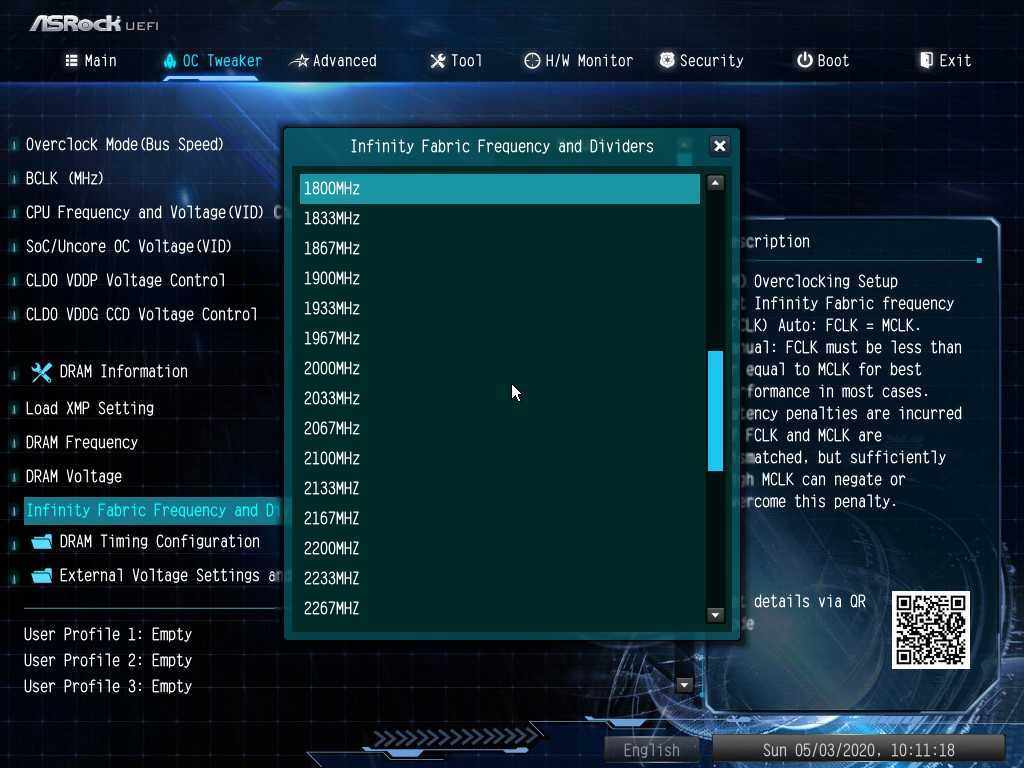Click the list's scroll up arrow
The image size is (1024, 768).
tap(715, 183)
